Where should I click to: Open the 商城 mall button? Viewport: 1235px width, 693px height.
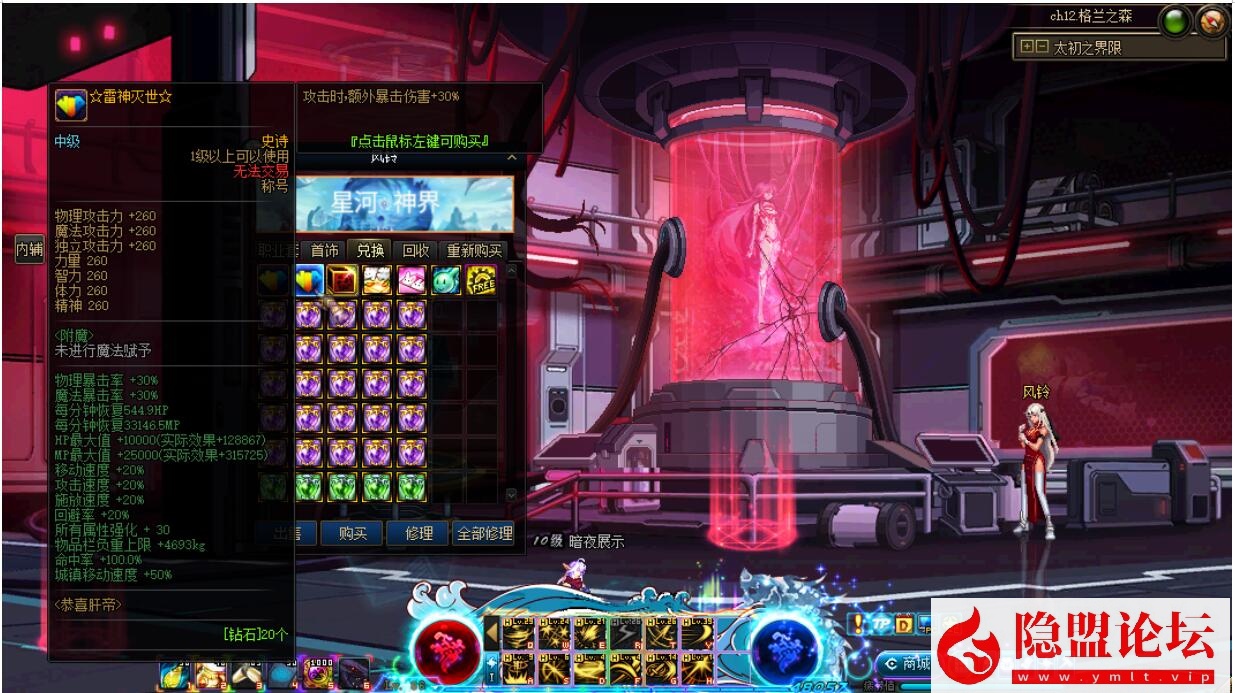tap(908, 664)
